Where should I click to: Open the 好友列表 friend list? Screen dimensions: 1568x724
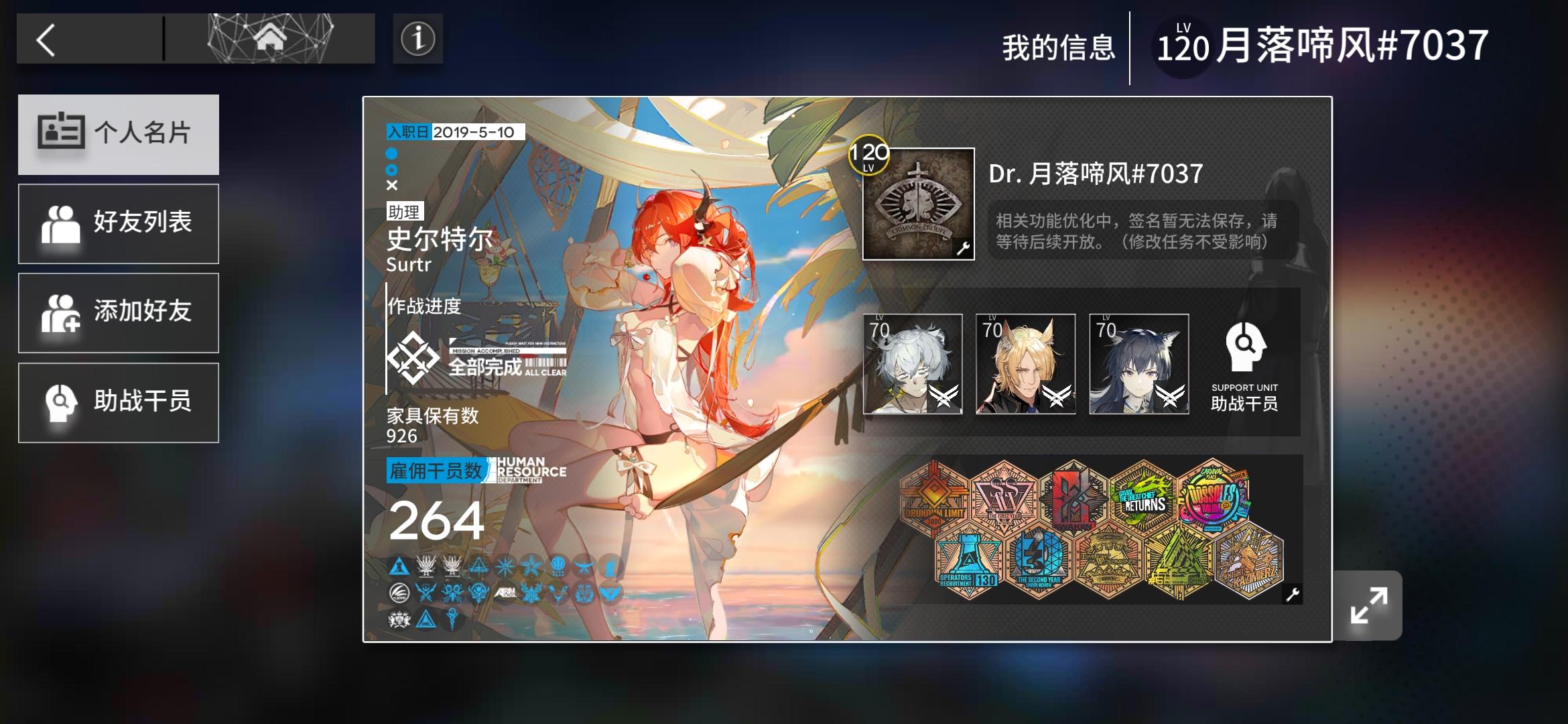pos(118,223)
